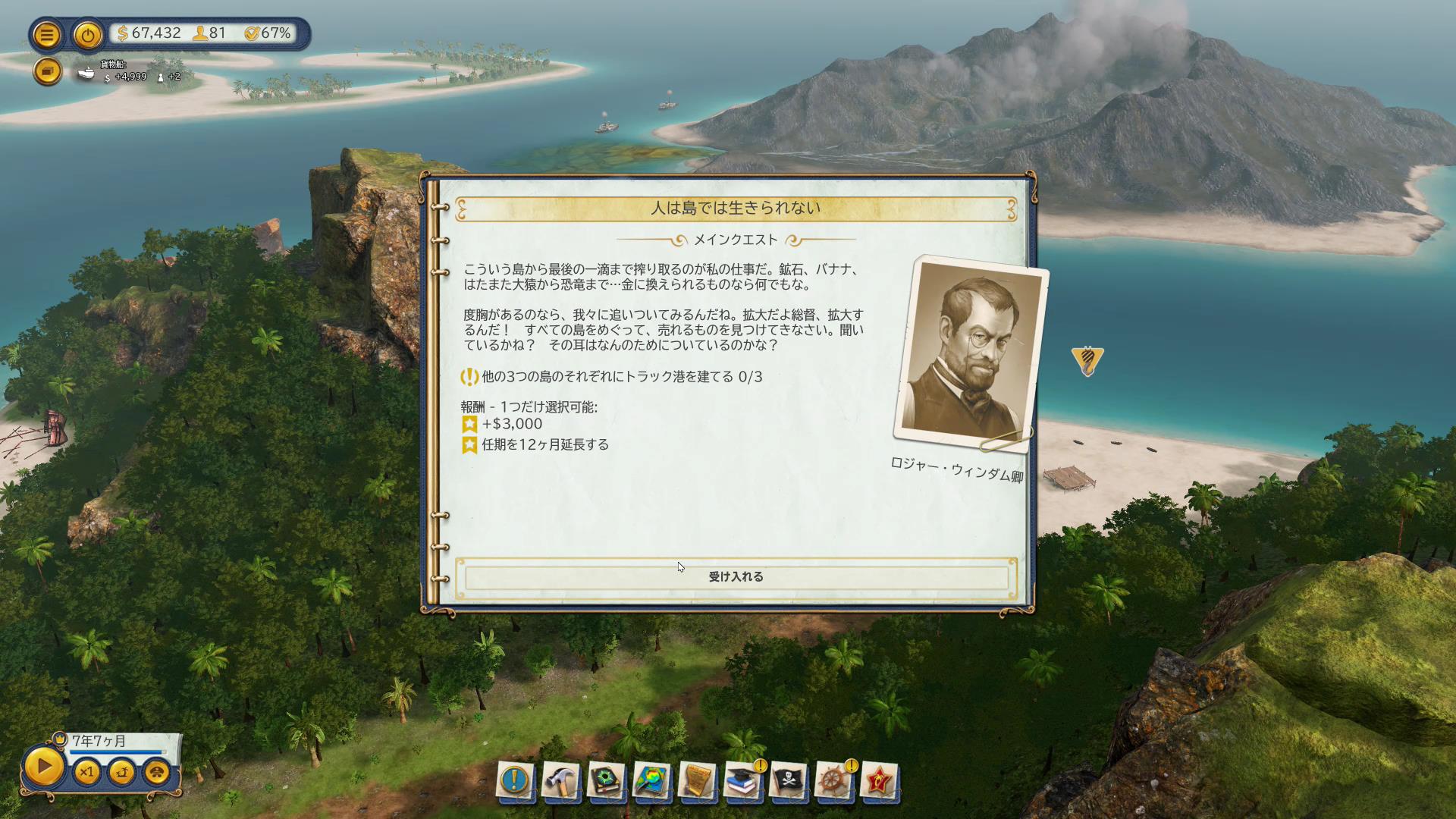Open the stacked cards overlay button
The image size is (1456, 819).
pos(47,71)
